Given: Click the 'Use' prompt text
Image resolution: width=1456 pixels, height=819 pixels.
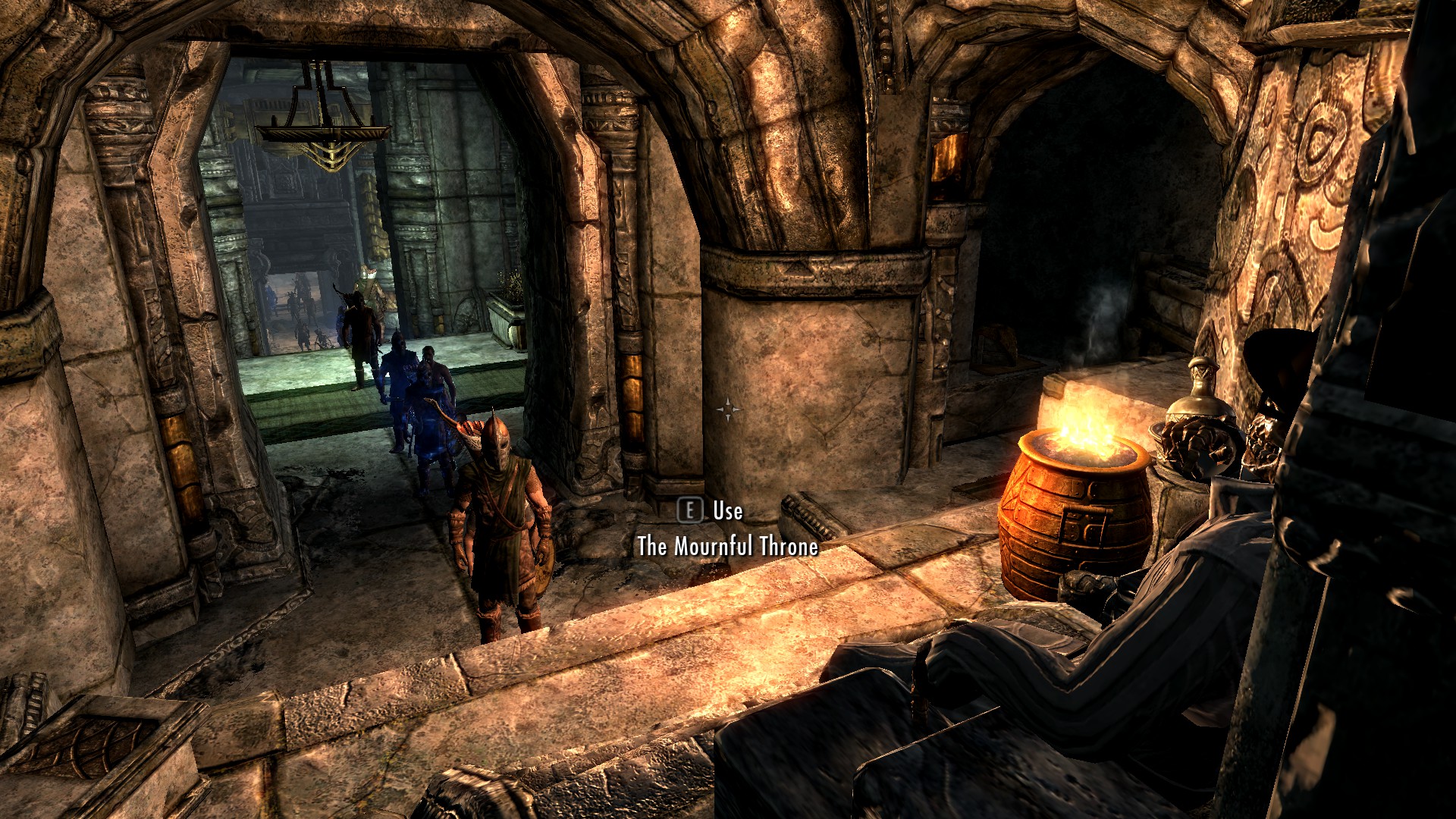Looking at the screenshot, I should 726,512.
